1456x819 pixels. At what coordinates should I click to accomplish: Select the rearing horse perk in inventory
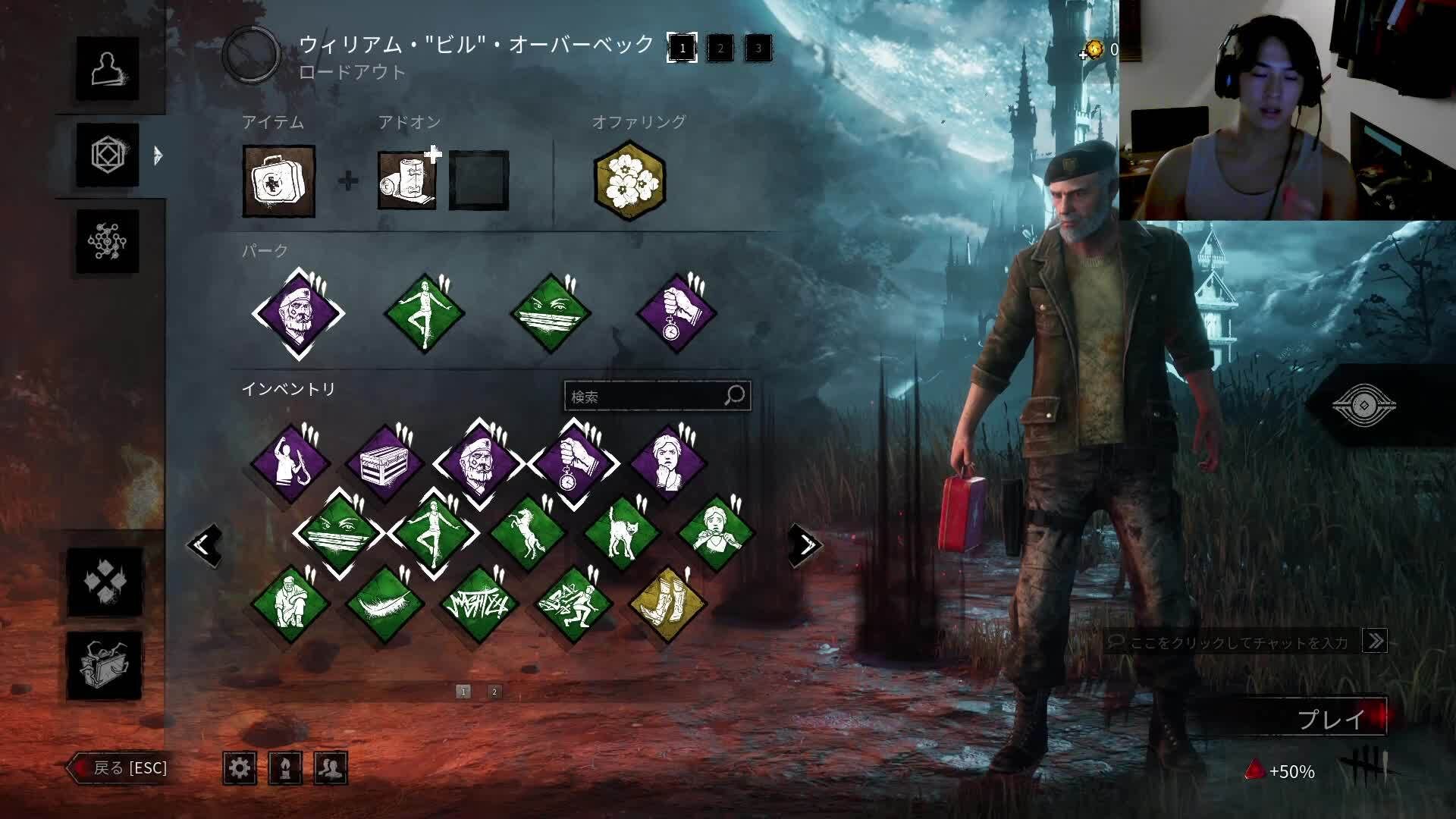click(527, 533)
